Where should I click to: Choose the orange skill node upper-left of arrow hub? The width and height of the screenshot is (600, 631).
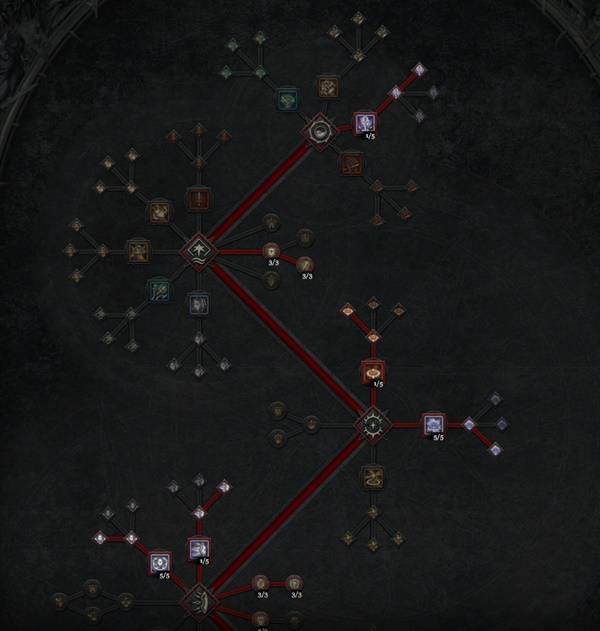(159, 212)
